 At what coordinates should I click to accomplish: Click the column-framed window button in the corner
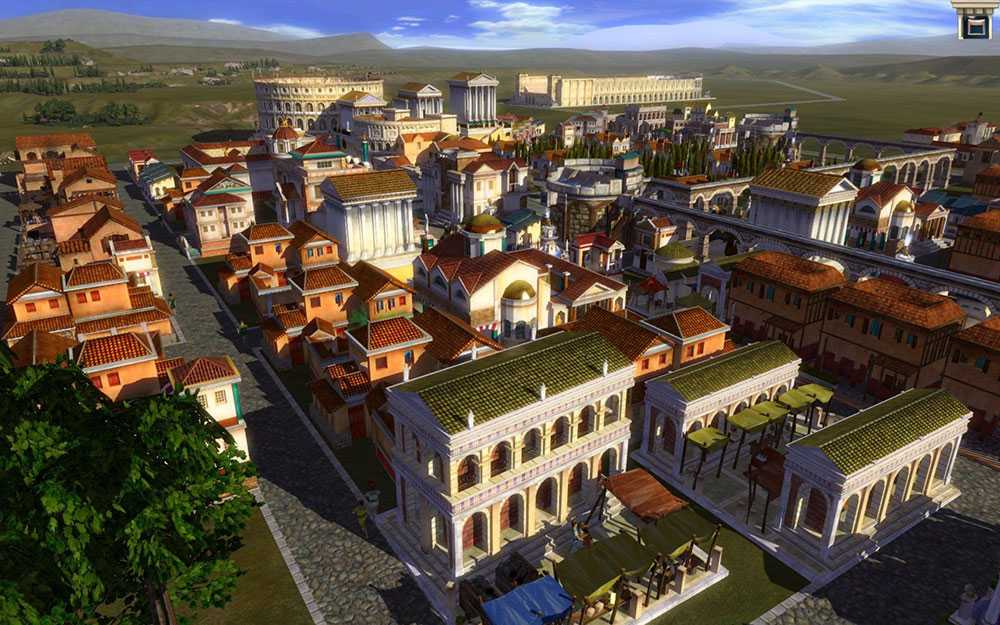click(x=973, y=20)
